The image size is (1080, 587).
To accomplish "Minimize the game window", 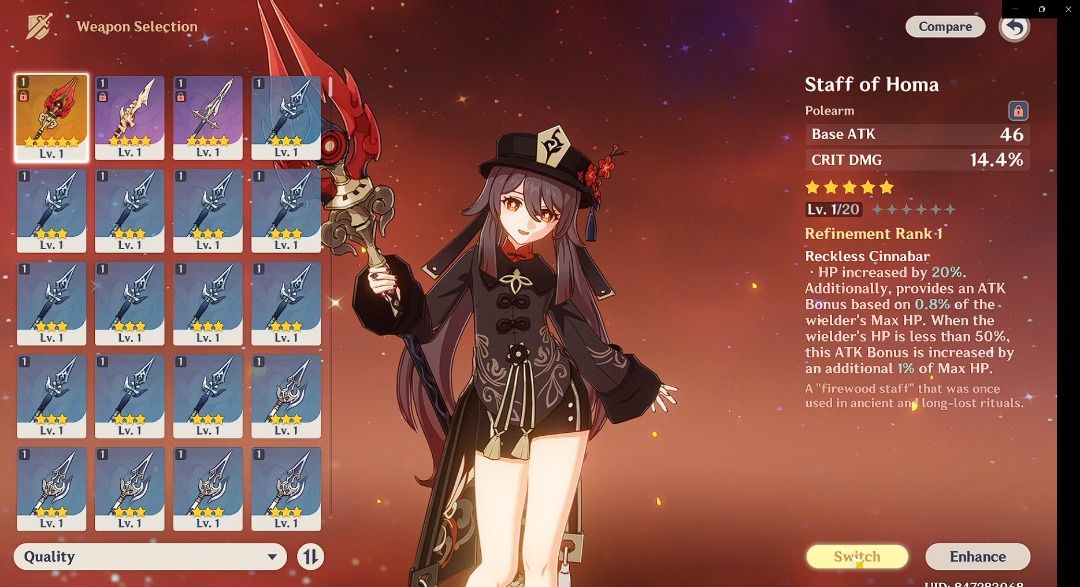I will click(1016, 9).
